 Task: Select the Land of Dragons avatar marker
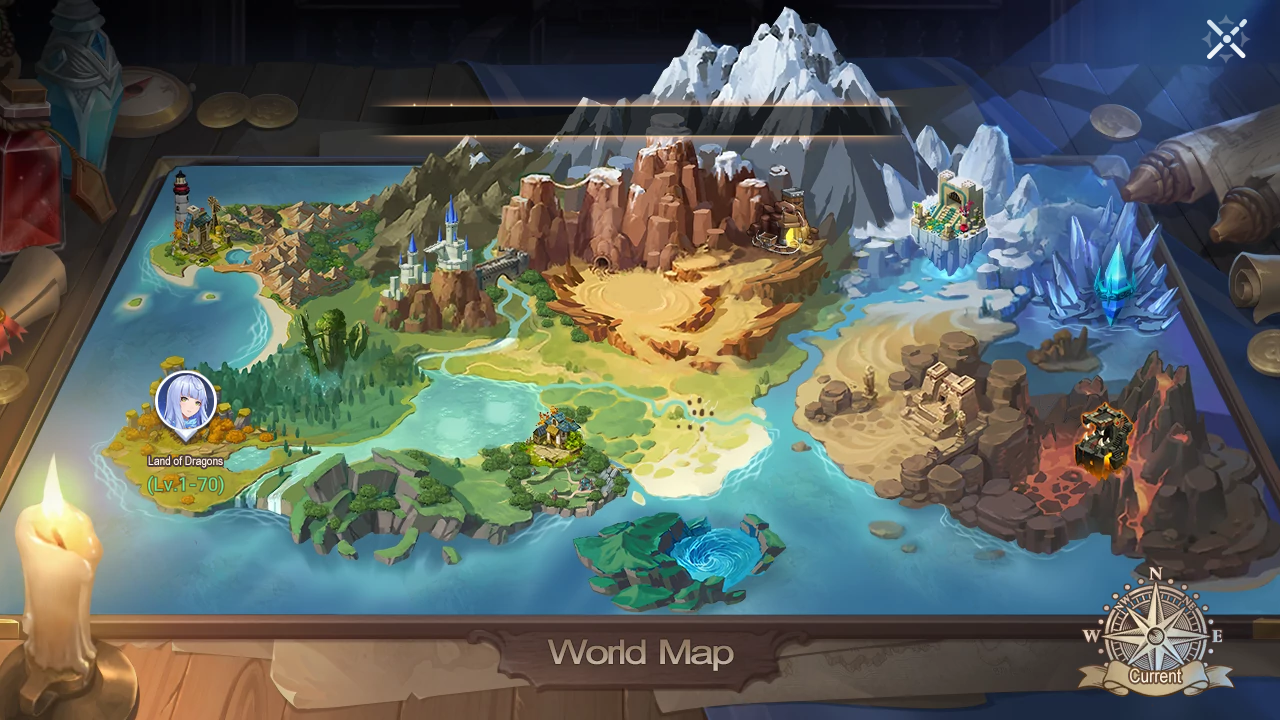coord(186,406)
